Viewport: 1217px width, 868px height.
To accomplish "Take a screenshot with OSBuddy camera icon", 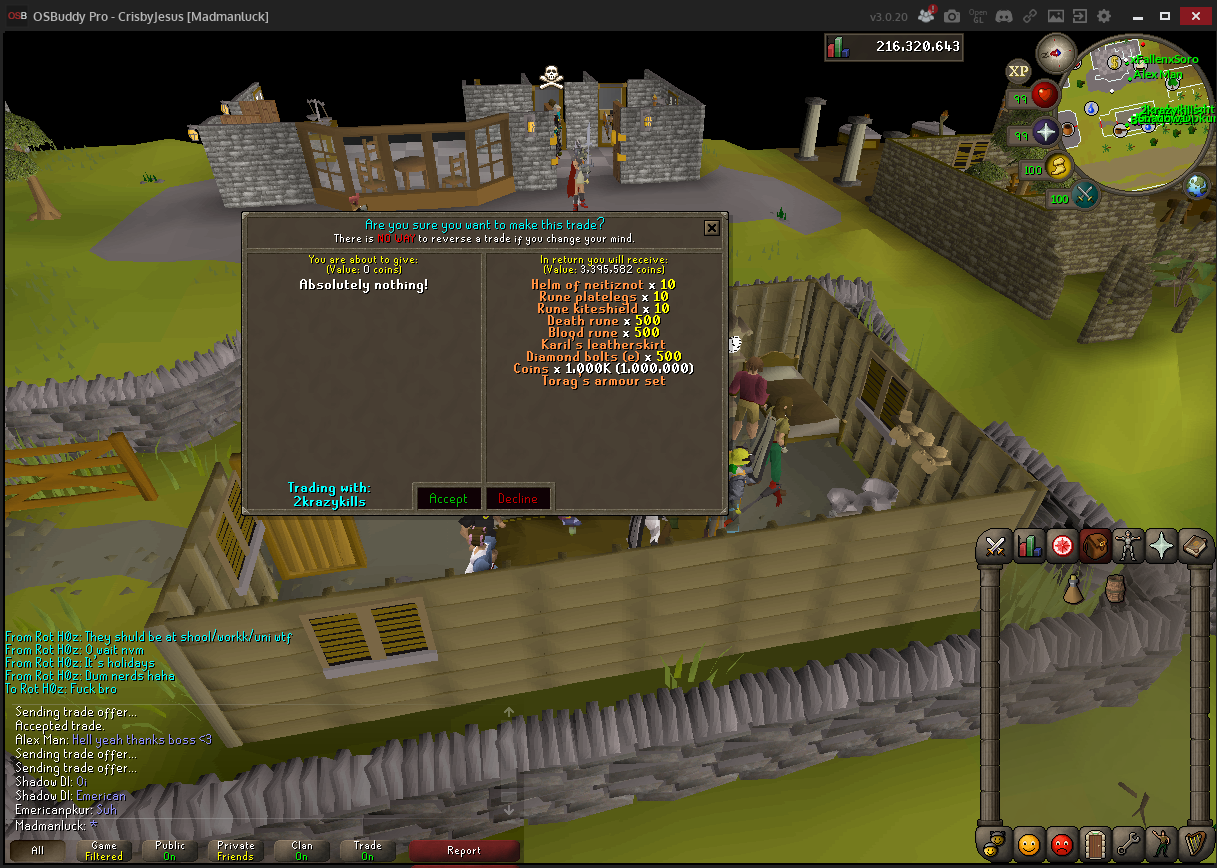I will [x=952, y=16].
